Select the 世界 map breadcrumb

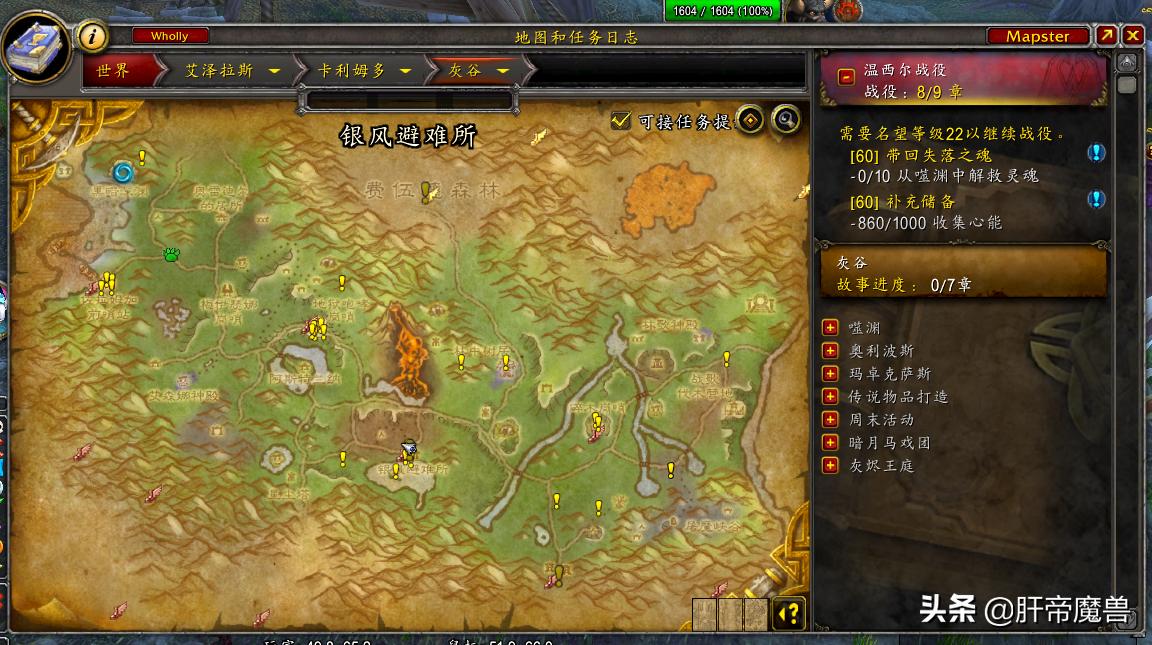coord(113,71)
